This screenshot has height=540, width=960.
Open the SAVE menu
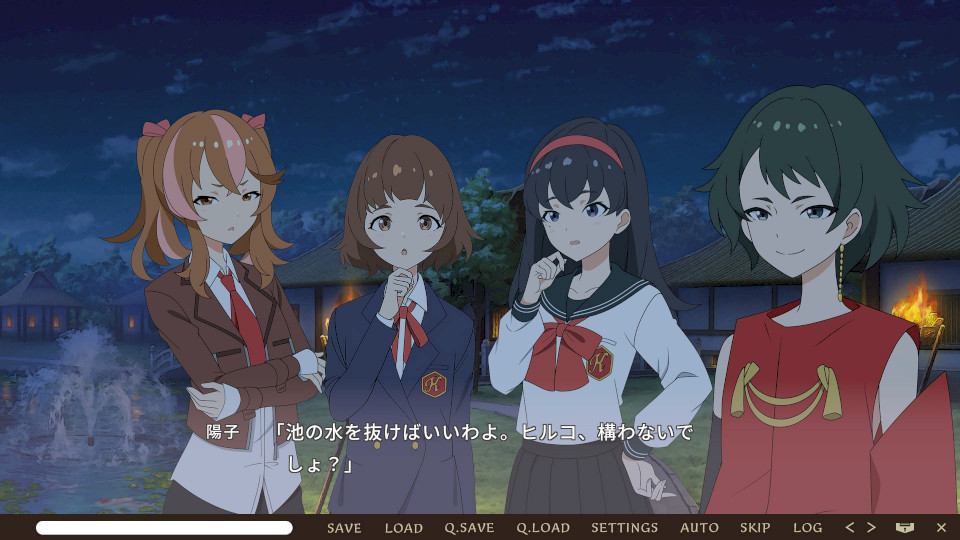coord(344,527)
